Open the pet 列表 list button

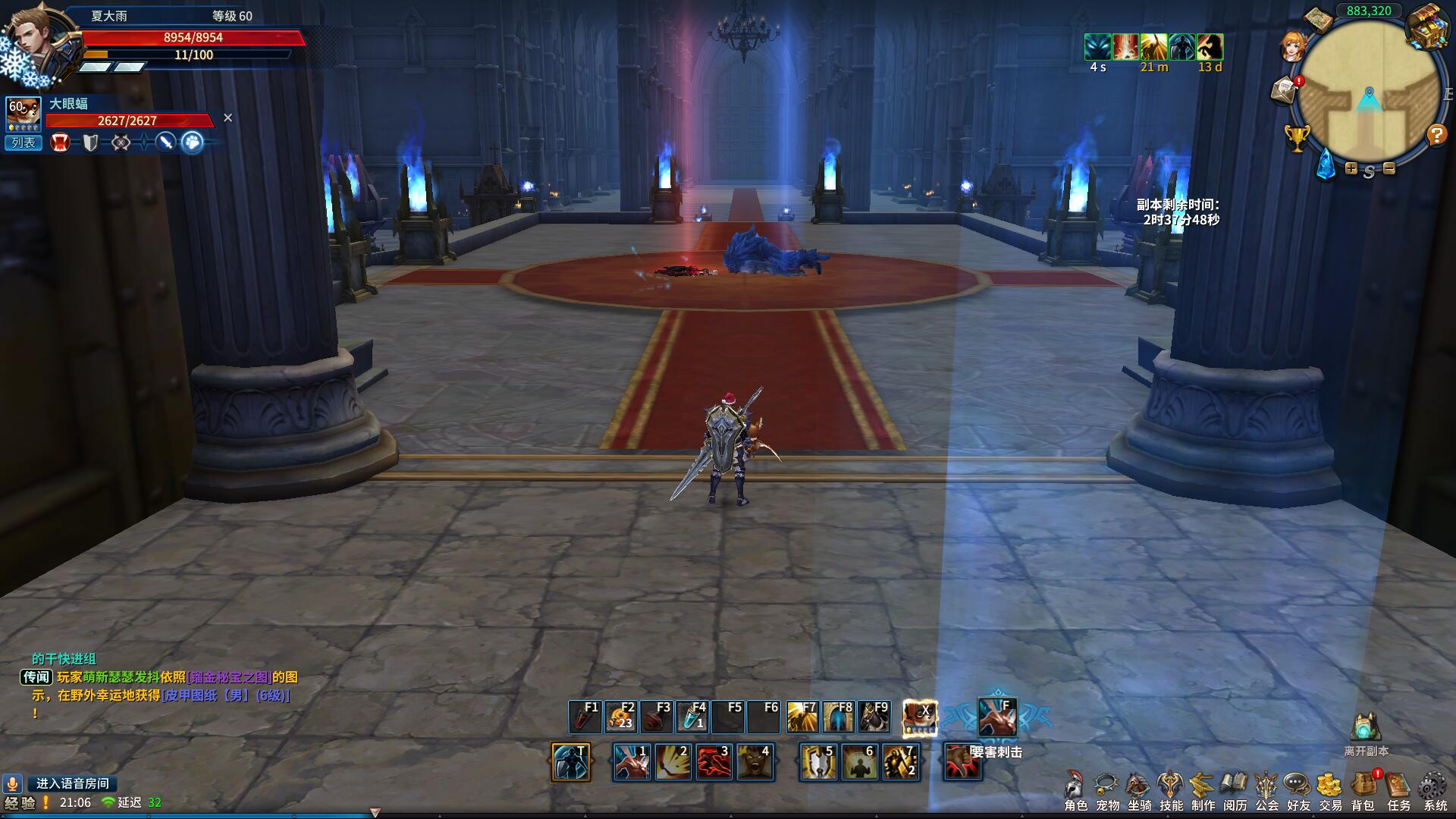[23, 143]
